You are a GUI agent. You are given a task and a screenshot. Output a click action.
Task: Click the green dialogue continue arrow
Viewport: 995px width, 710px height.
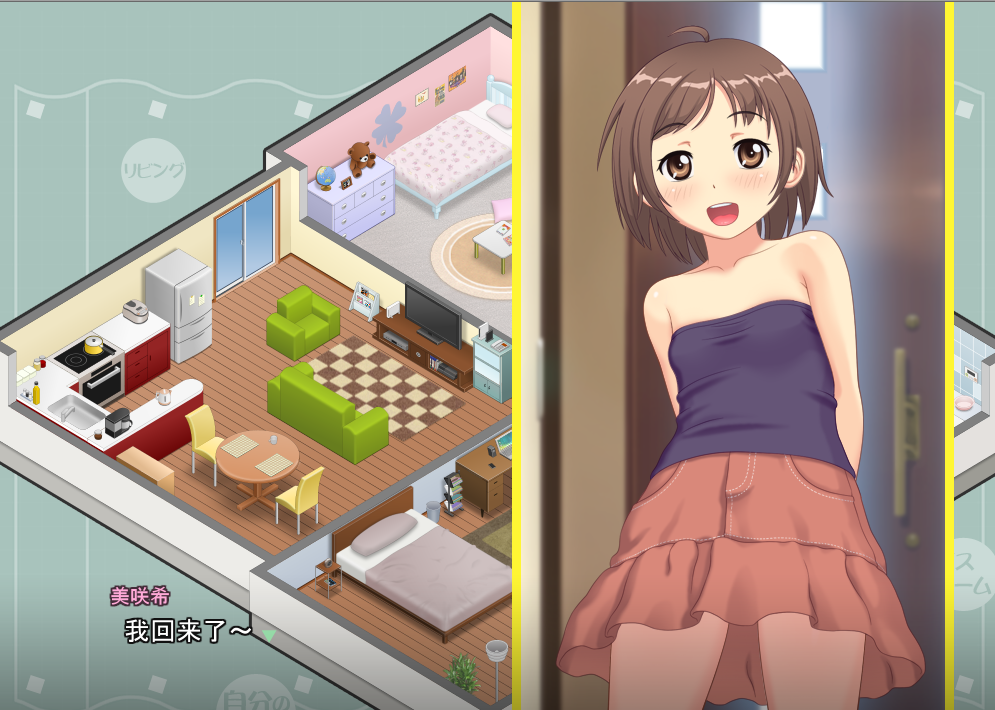coord(268,634)
